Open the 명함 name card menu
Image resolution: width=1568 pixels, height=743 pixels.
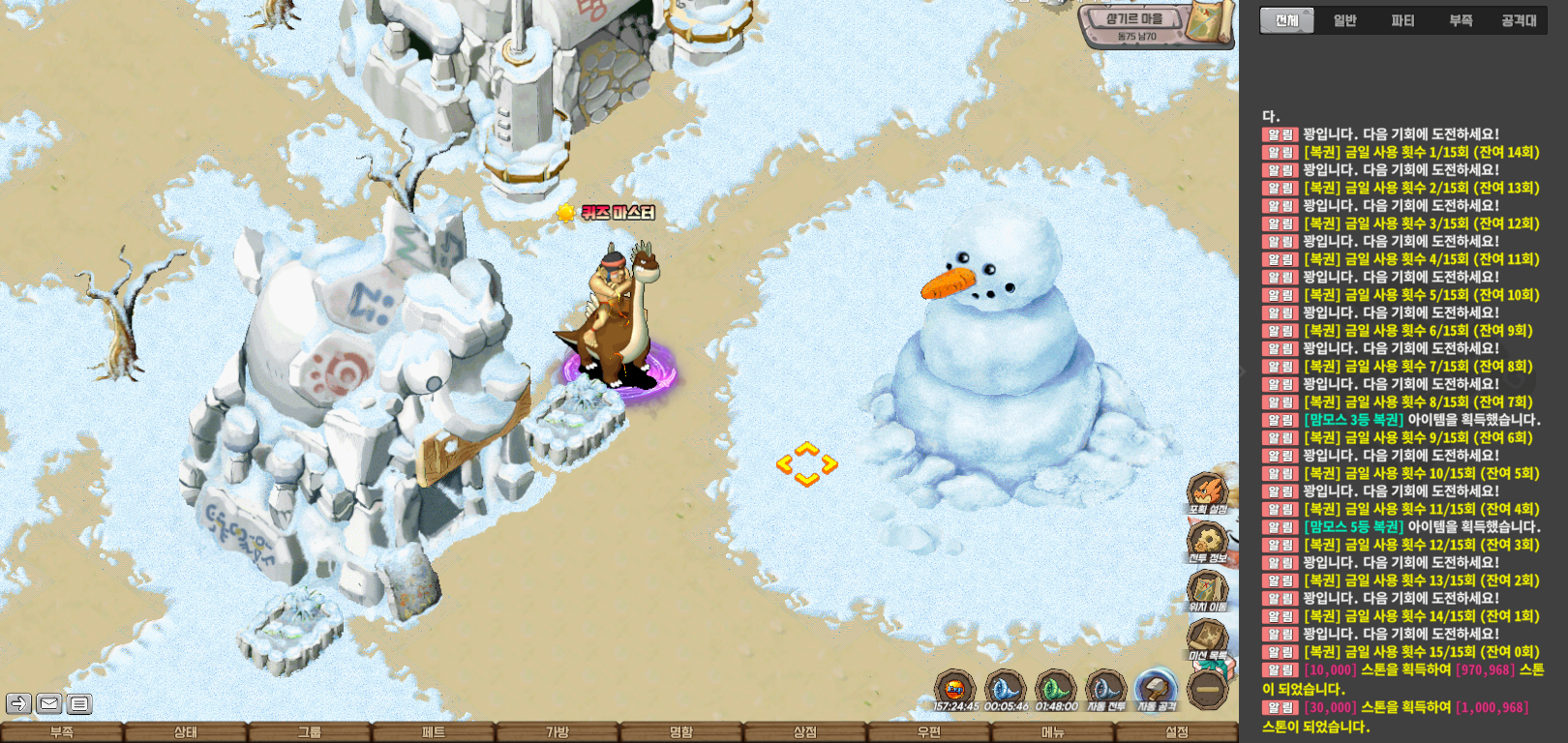(681, 732)
